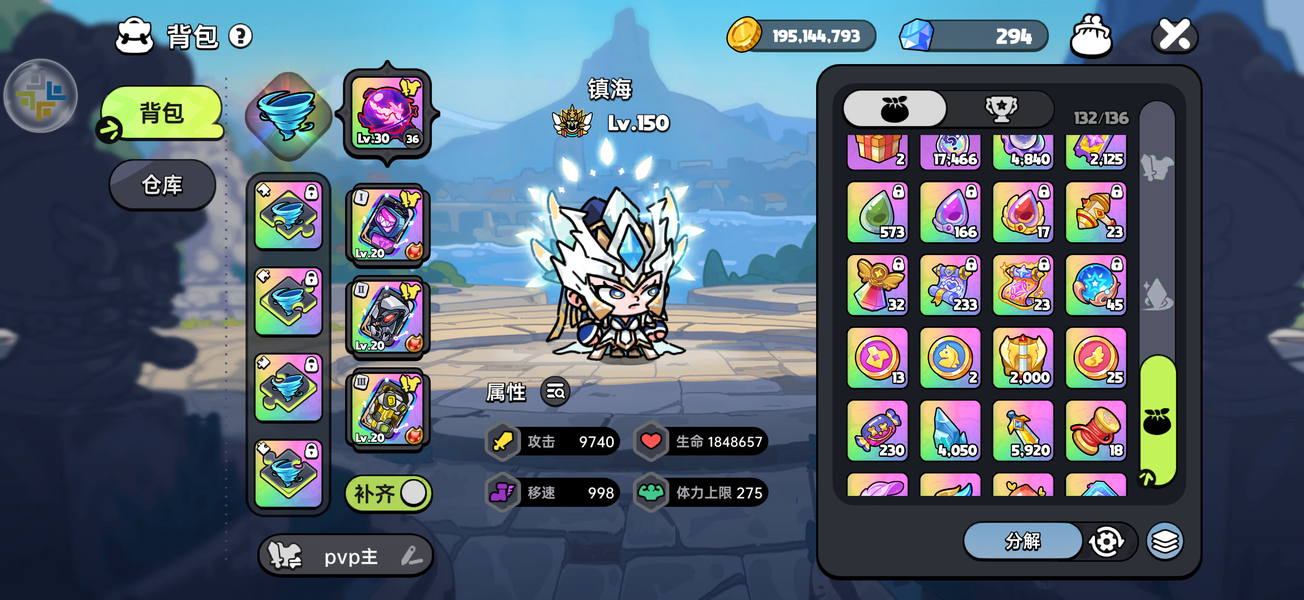
Task: Choose the yellow robot Lv.20 card
Action: coord(387,408)
